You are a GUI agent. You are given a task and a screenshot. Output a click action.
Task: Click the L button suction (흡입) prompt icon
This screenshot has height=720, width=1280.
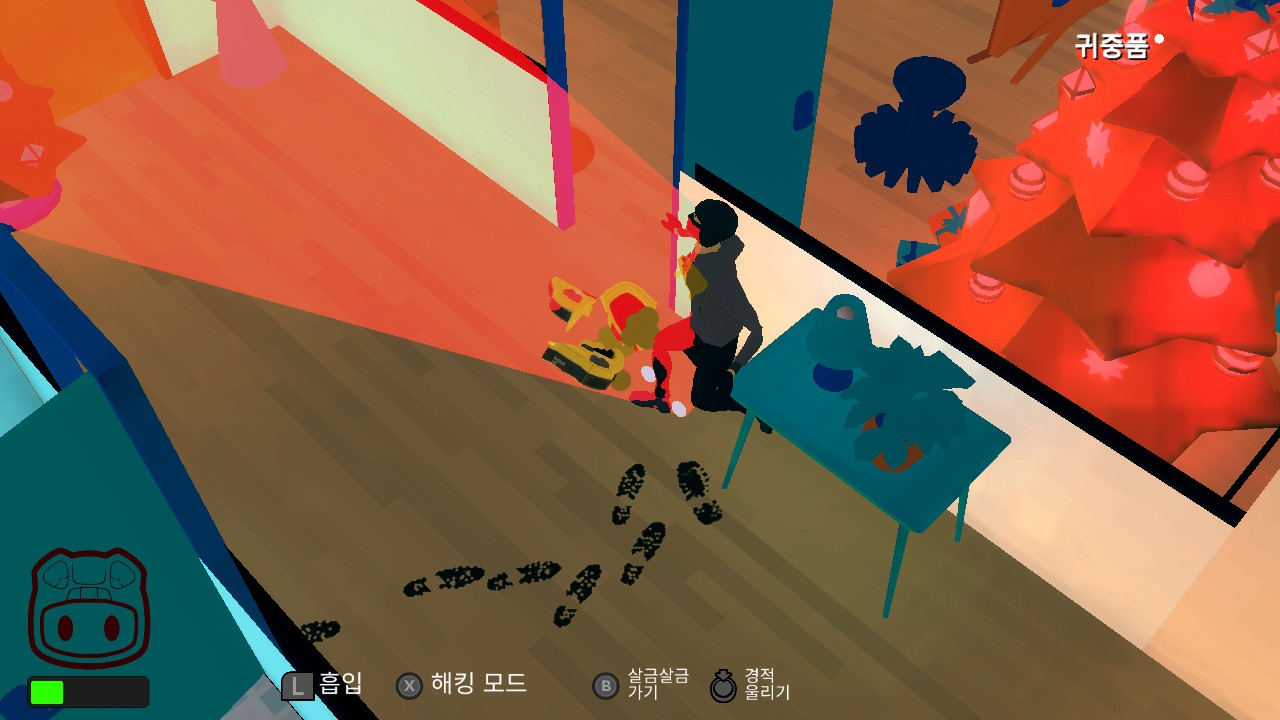(296, 685)
